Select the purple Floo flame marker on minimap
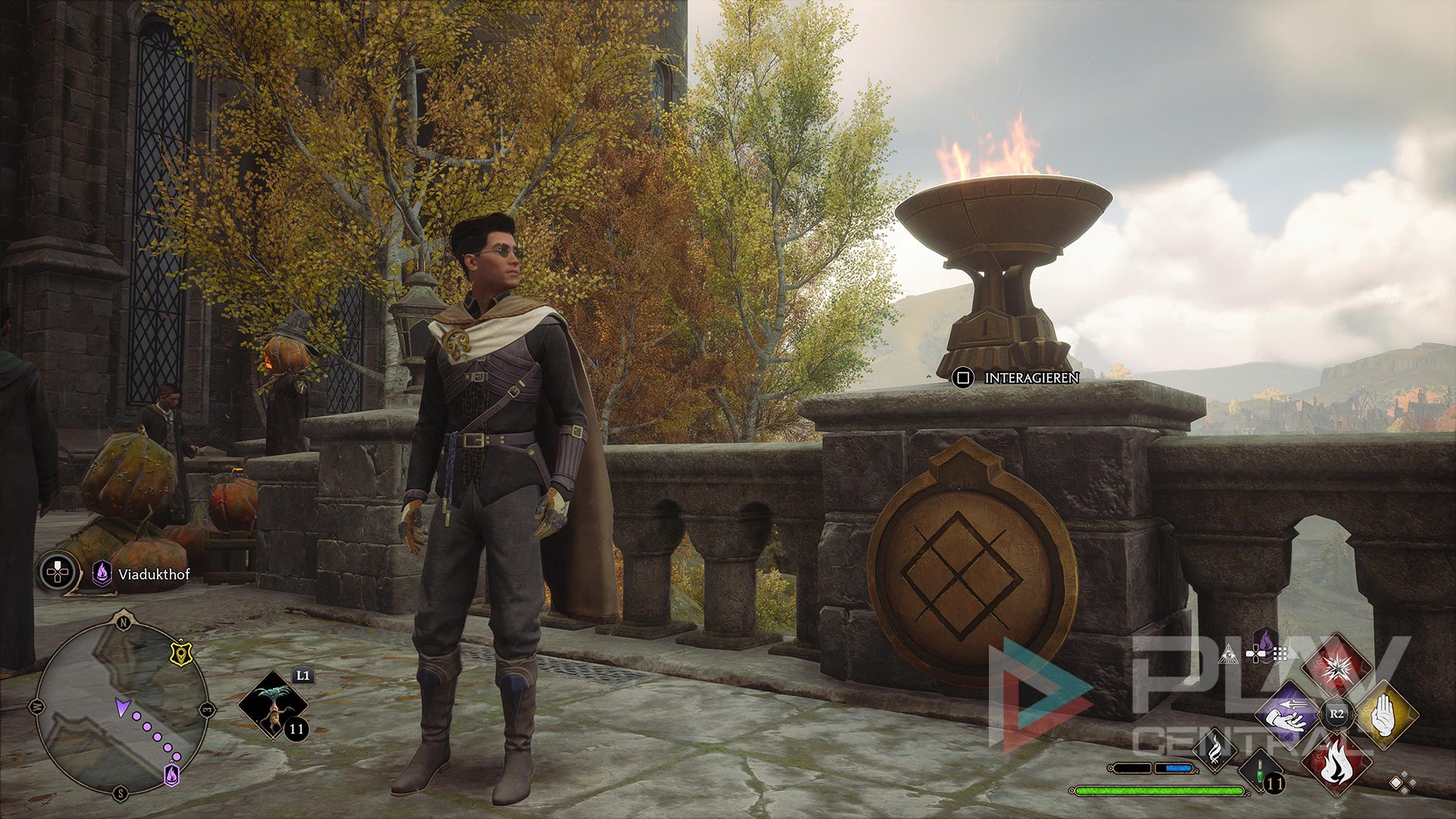This screenshot has width=1456, height=819. click(x=172, y=774)
